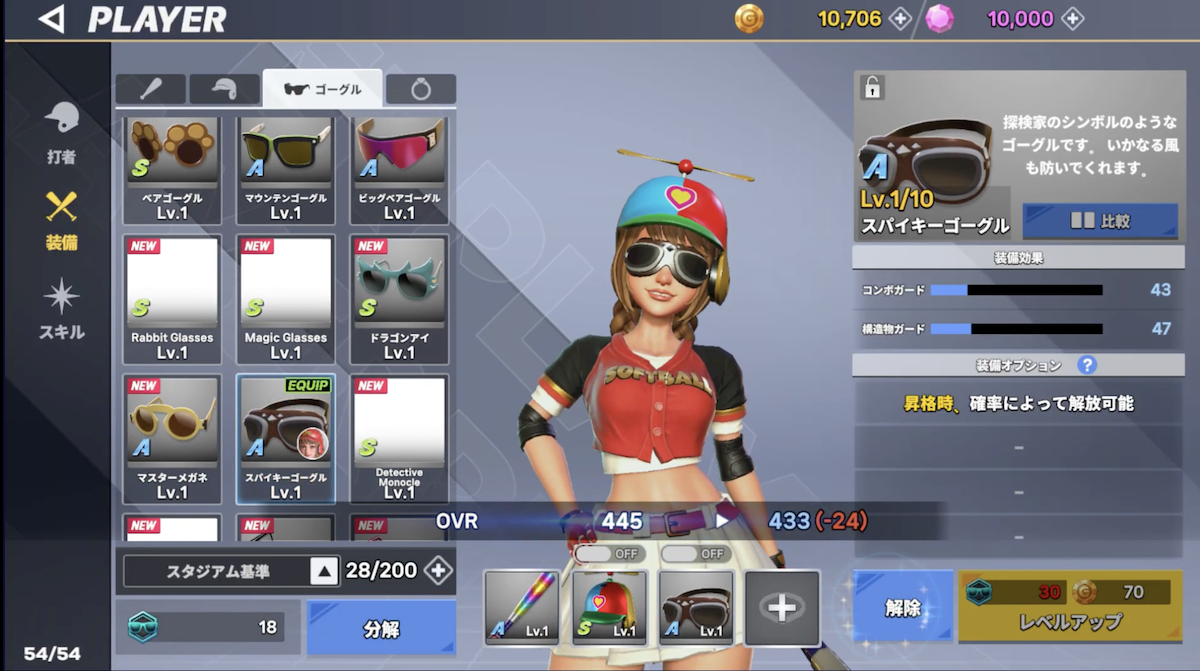Open the スキル skill section
This screenshot has height=671, width=1200.
[x=61, y=310]
